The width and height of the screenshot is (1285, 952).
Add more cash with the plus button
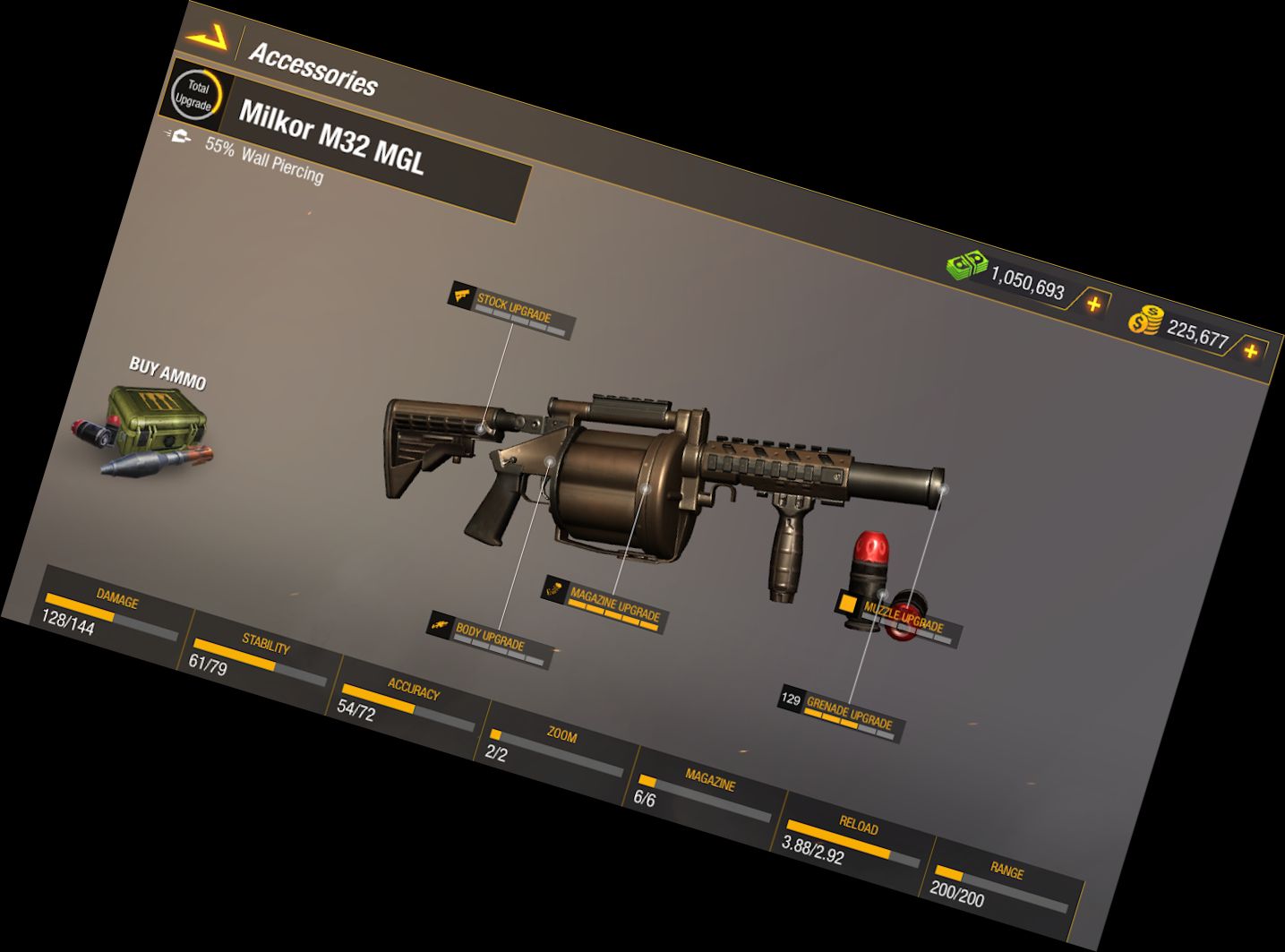pyautogui.click(x=1093, y=304)
